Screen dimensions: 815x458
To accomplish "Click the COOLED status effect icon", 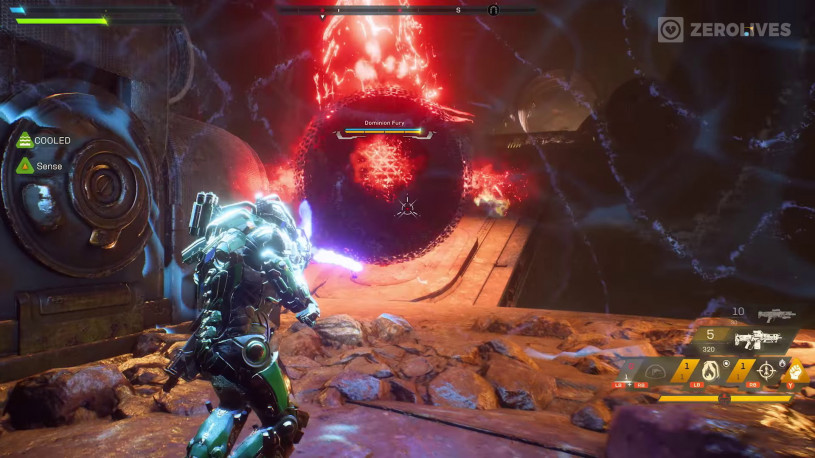I will 24,141.
